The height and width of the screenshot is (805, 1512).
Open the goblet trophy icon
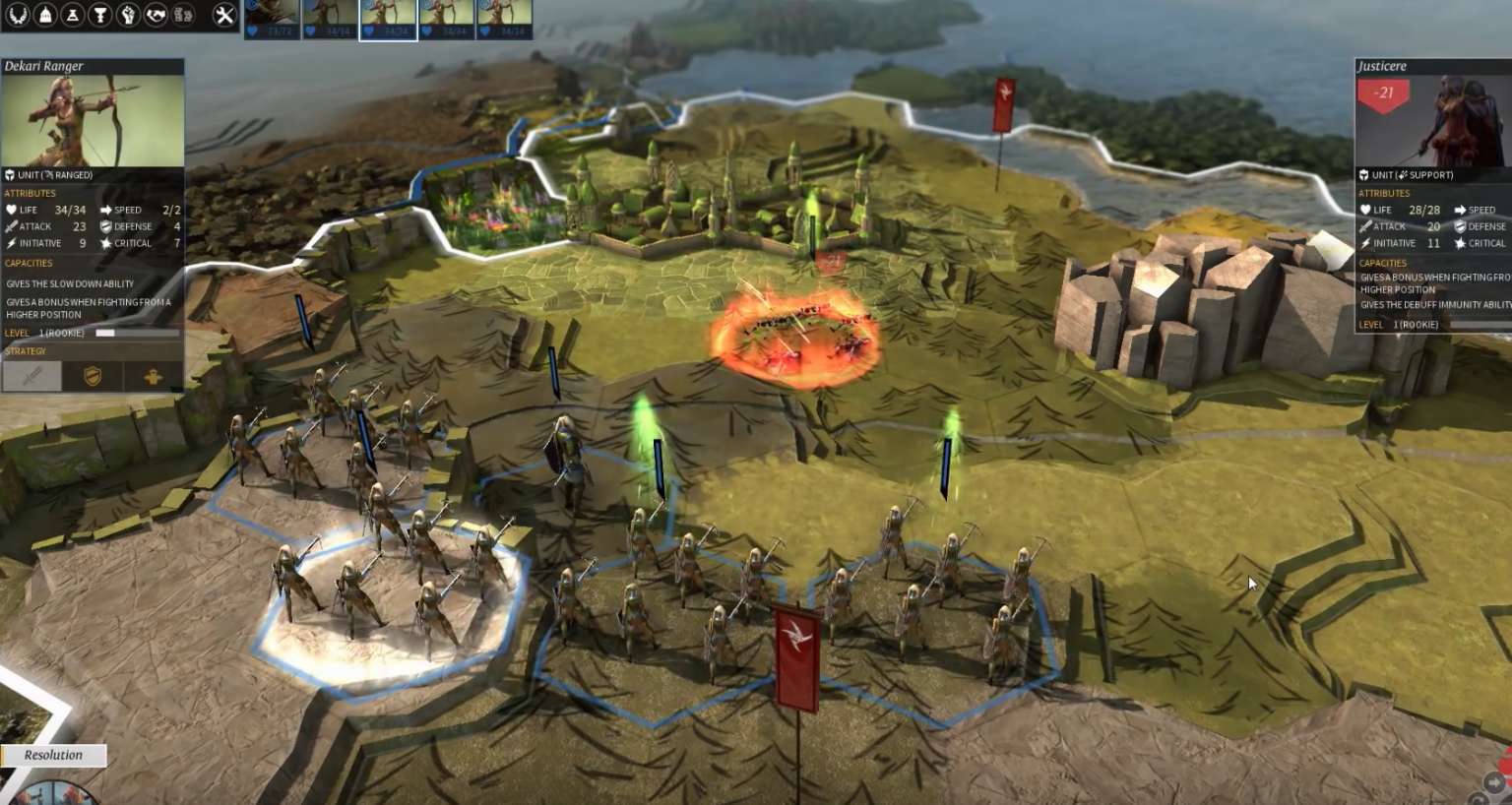(100, 13)
